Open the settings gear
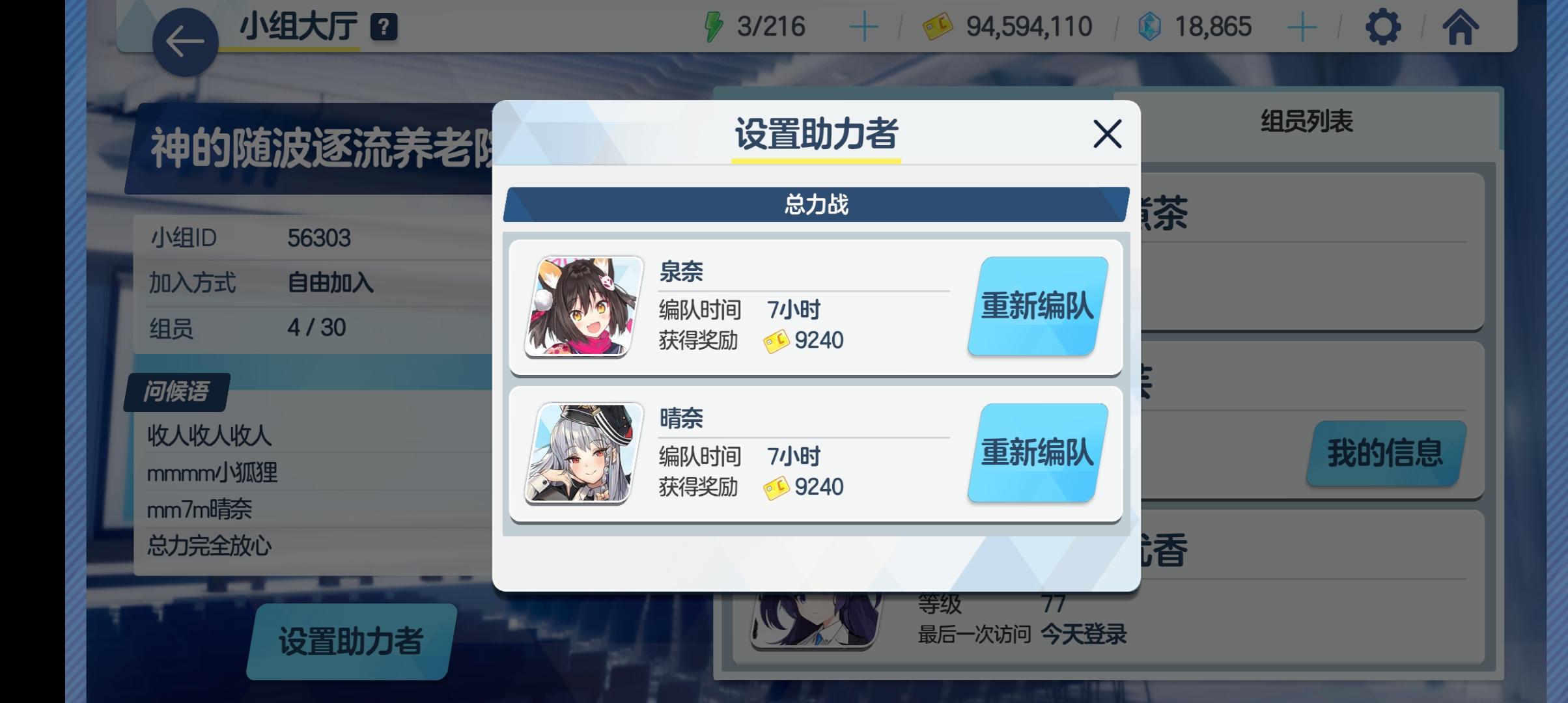This screenshot has height=703, width=1568. 1382,26
